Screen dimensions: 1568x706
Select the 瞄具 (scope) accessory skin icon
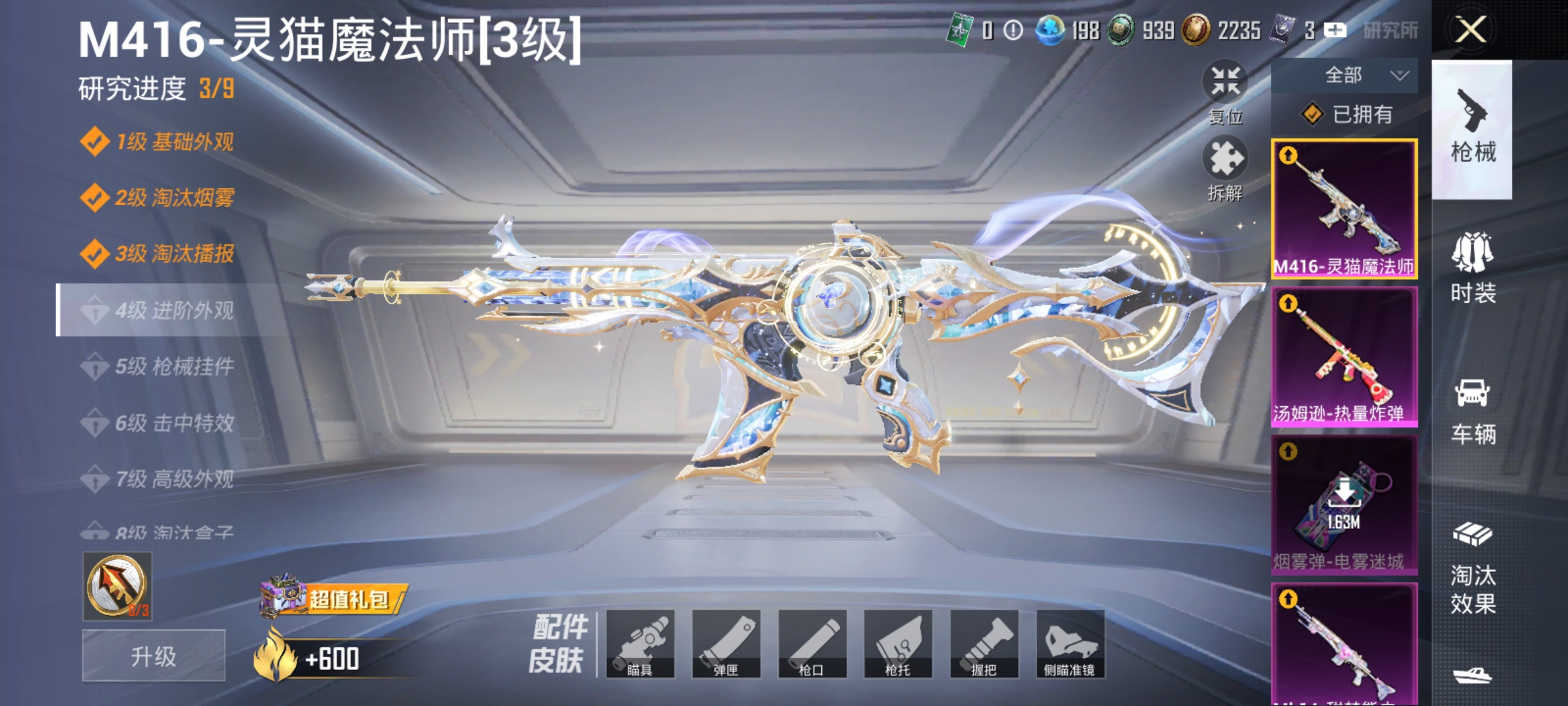(x=642, y=644)
